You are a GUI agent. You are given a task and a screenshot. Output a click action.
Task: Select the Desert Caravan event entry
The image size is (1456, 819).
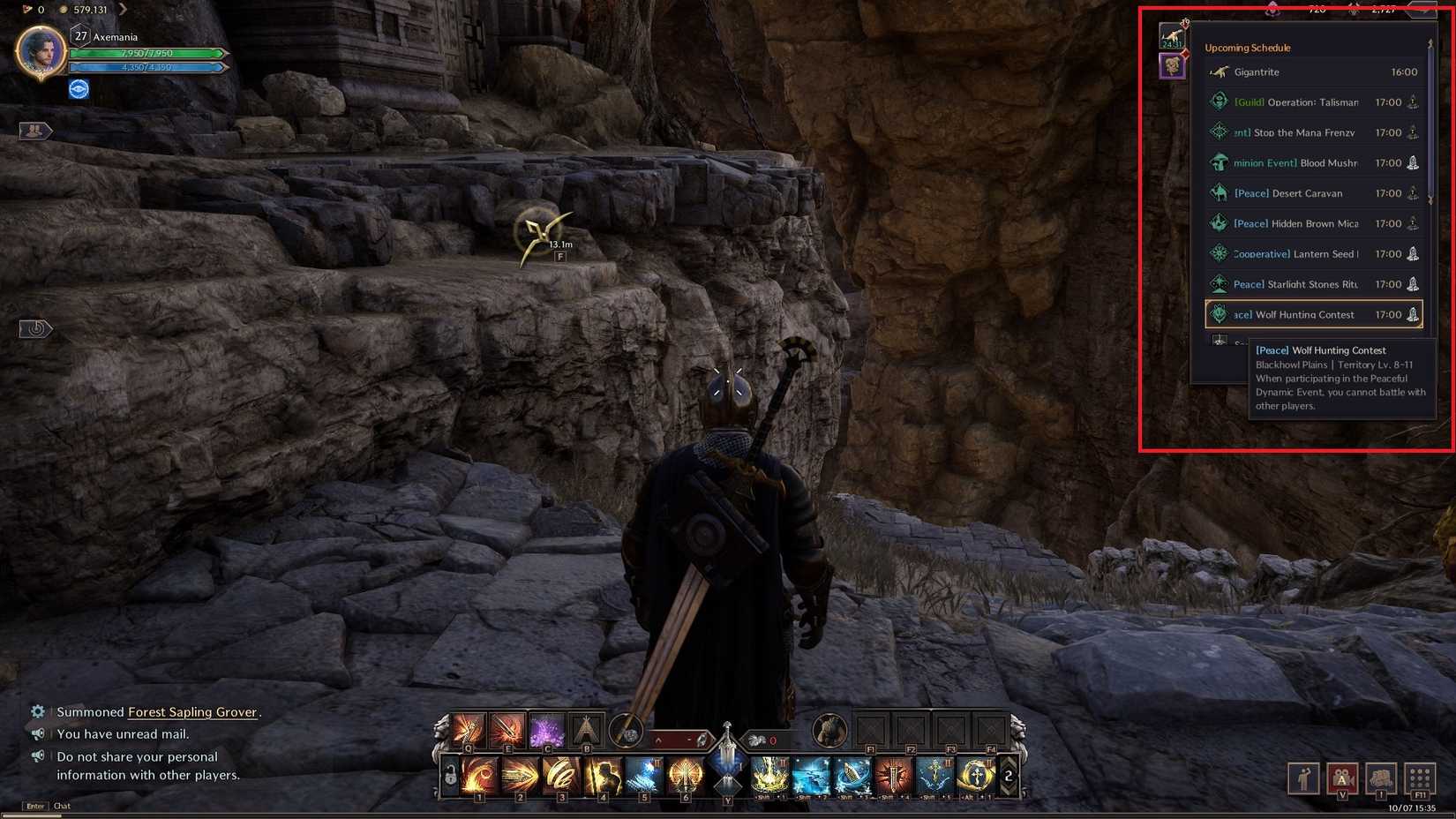click(x=1297, y=193)
